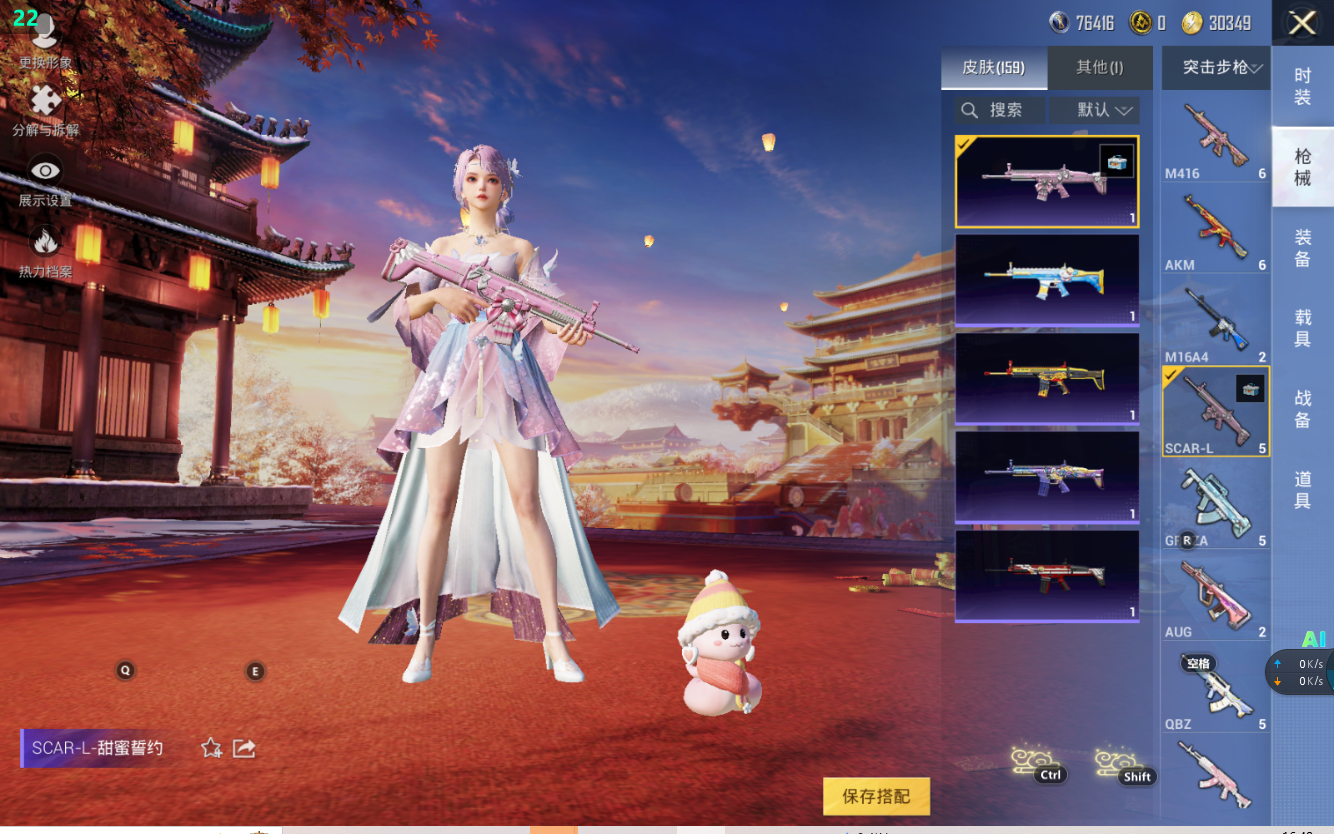
Task: Click the 搜索 search field
Action: point(1000,110)
